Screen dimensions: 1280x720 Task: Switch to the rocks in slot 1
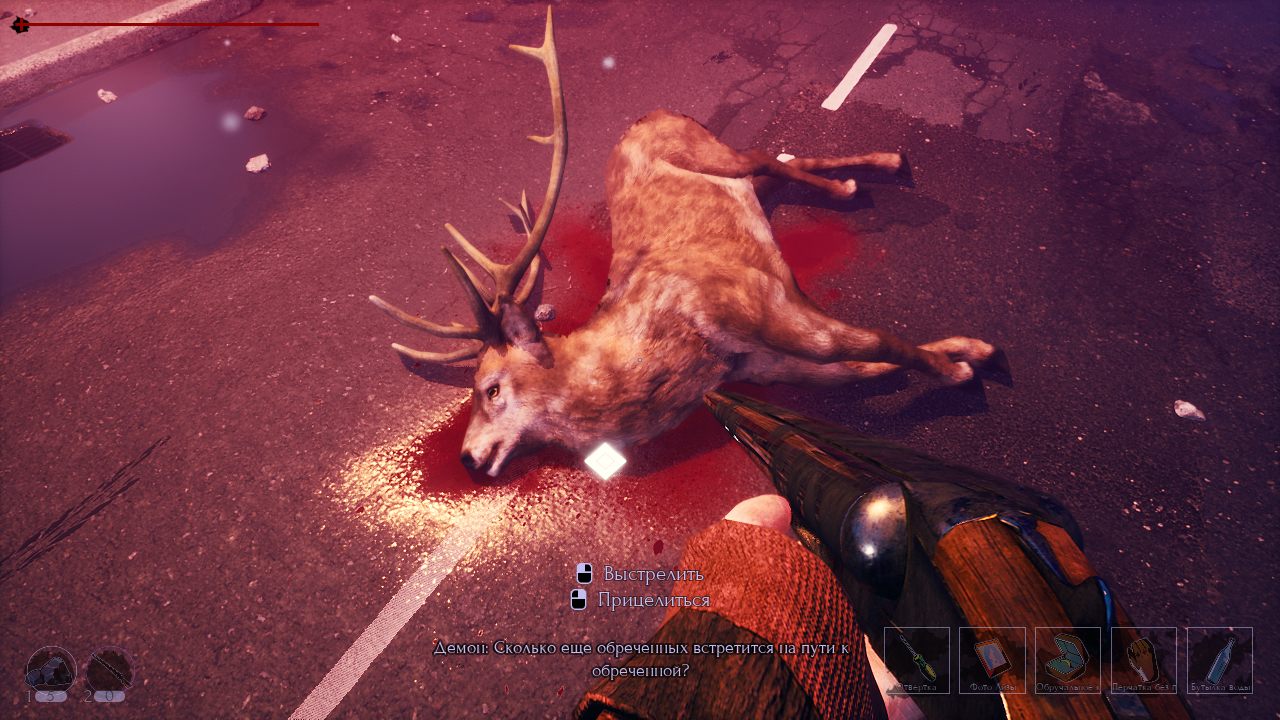coord(50,669)
